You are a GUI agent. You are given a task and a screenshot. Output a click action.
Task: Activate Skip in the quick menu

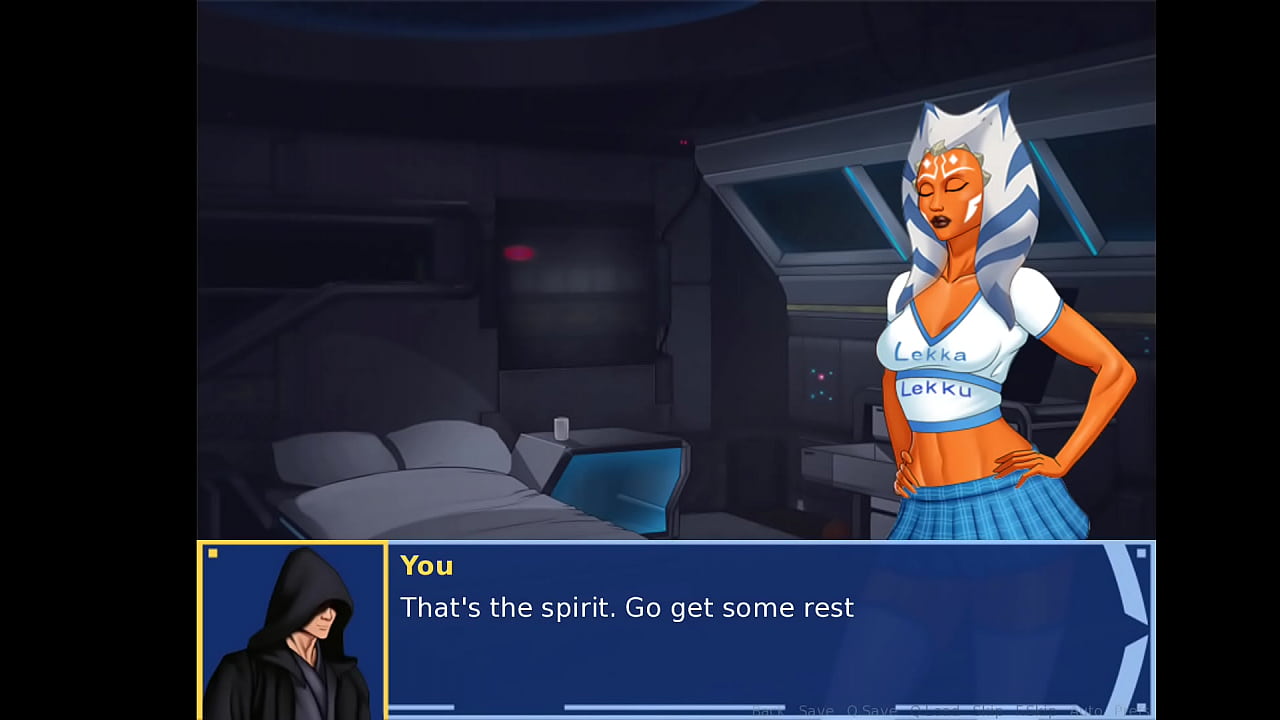click(x=987, y=711)
